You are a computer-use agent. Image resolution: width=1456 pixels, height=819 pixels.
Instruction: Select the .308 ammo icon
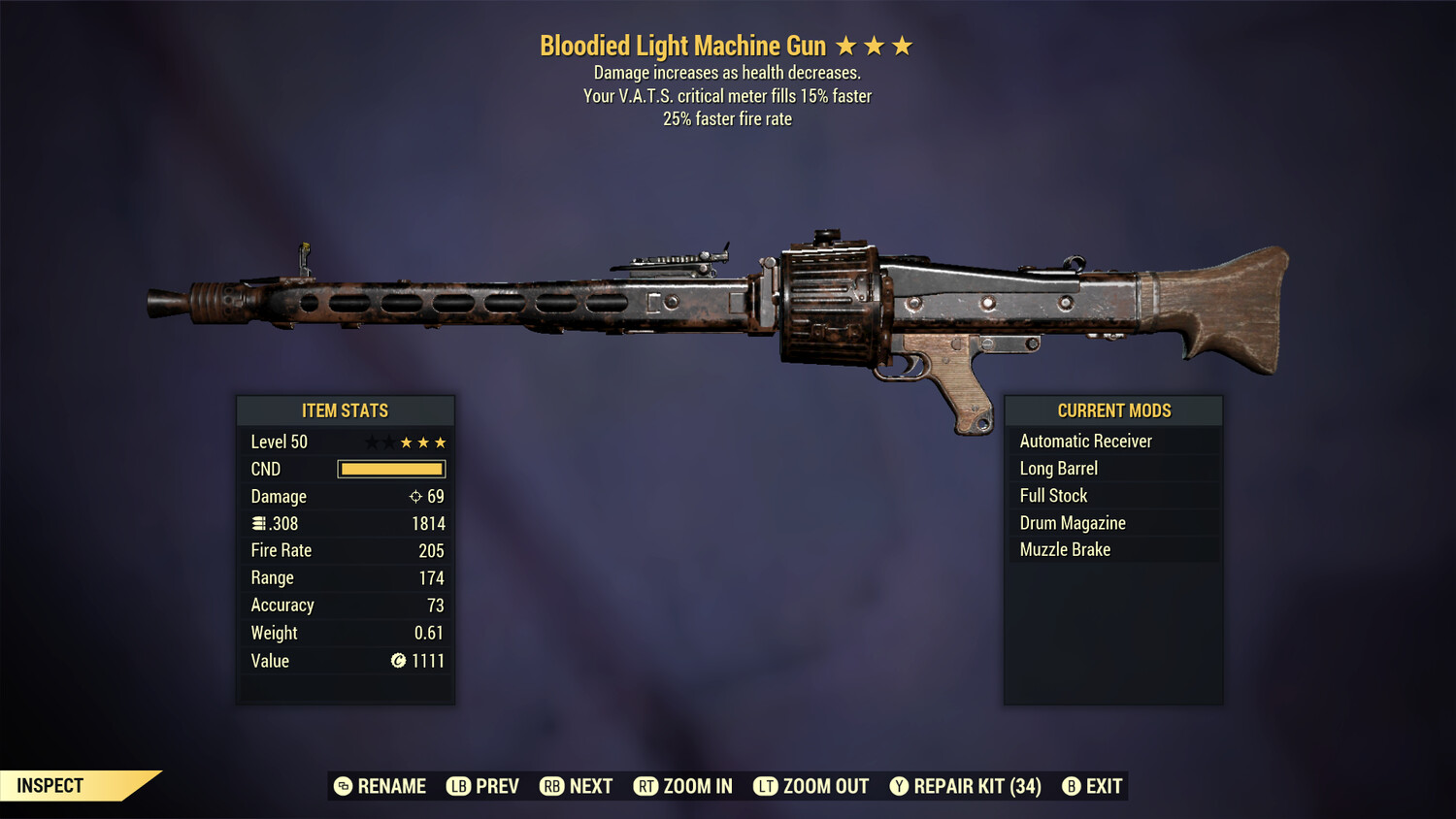[x=260, y=523]
